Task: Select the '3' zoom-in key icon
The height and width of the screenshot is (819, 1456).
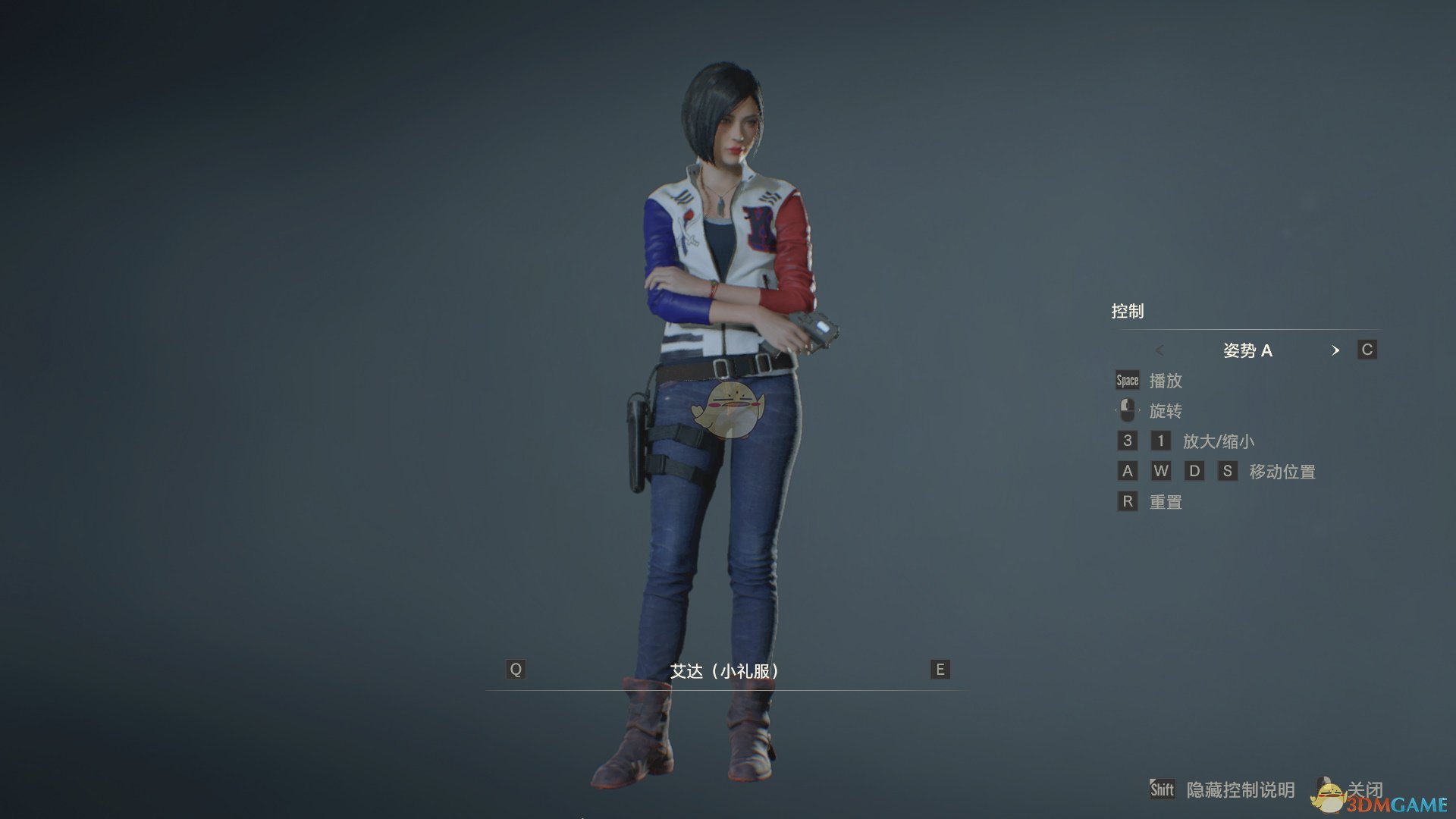Action: coord(1126,441)
